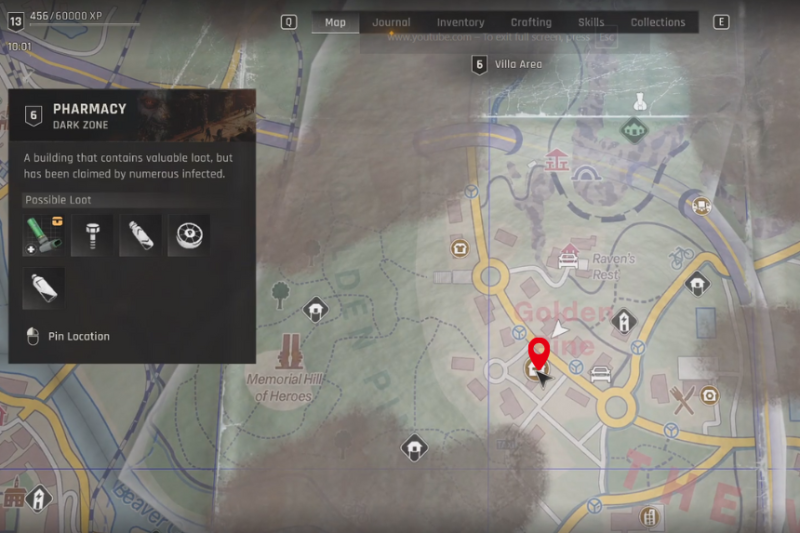
Task: Open the Collections tab
Action: (x=658, y=22)
